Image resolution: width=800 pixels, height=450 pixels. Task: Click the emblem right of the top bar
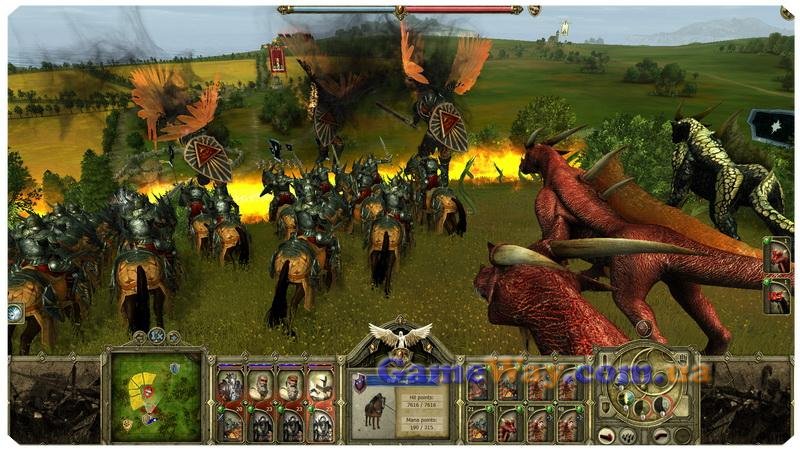point(533,10)
